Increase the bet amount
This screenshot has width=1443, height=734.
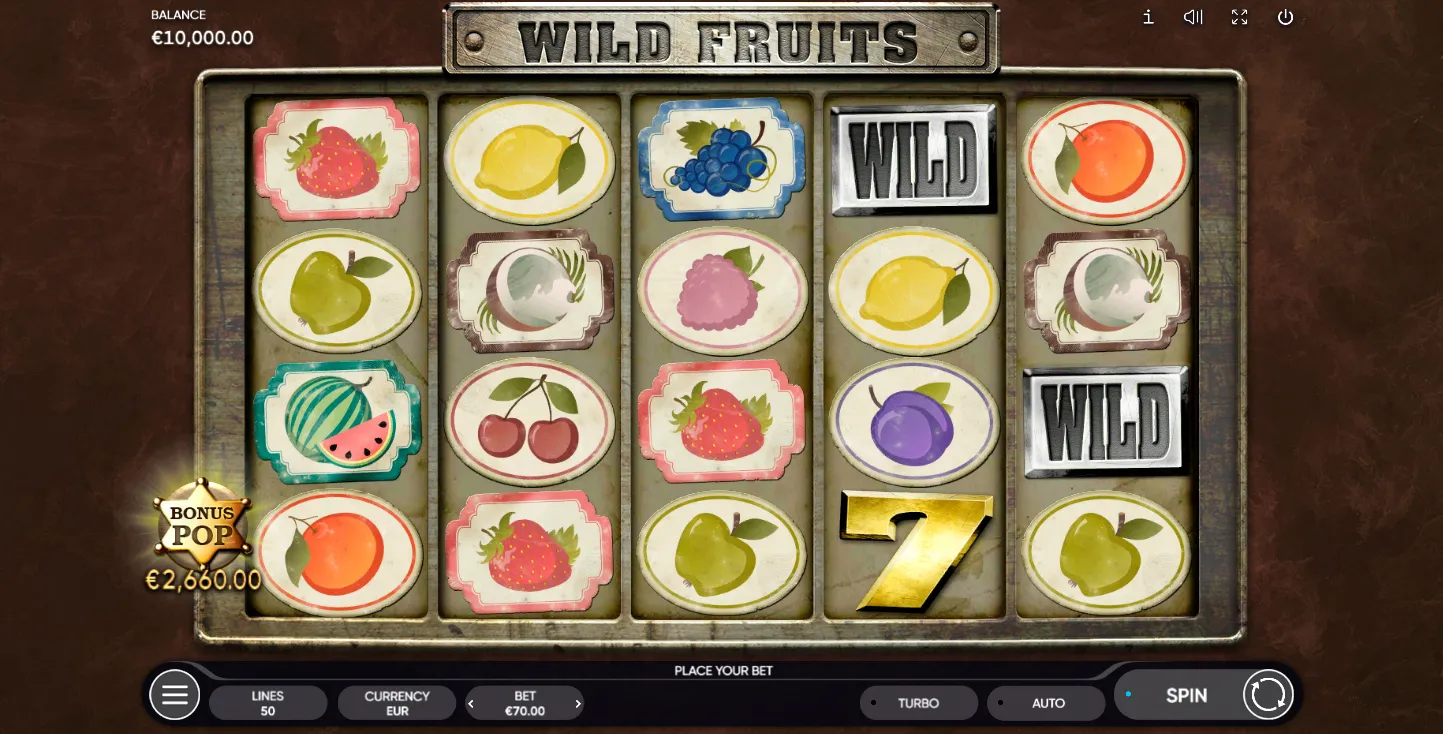(578, 704)
